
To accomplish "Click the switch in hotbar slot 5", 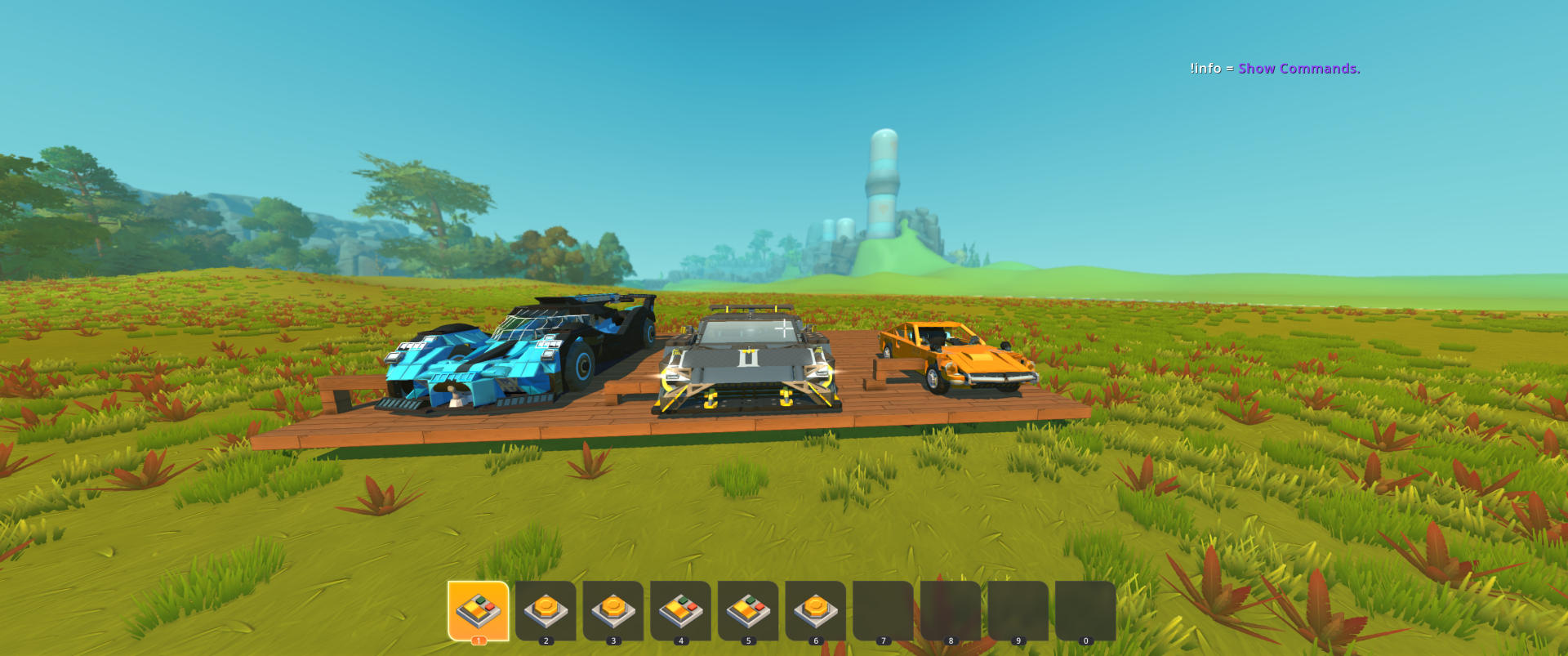I will click(x=748, y=610).
